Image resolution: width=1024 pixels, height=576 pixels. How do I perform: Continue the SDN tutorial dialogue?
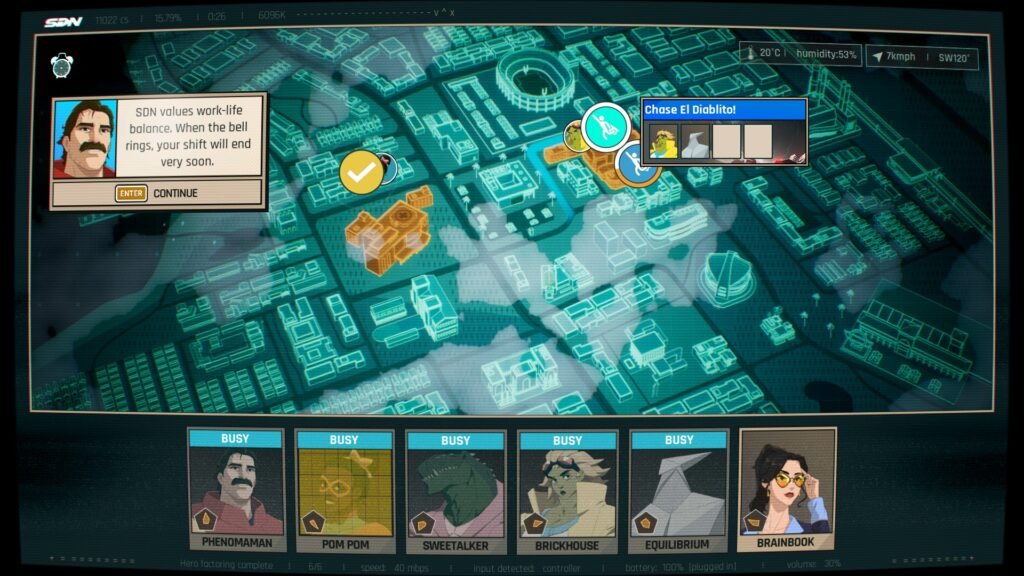click(x=158, y=193)
